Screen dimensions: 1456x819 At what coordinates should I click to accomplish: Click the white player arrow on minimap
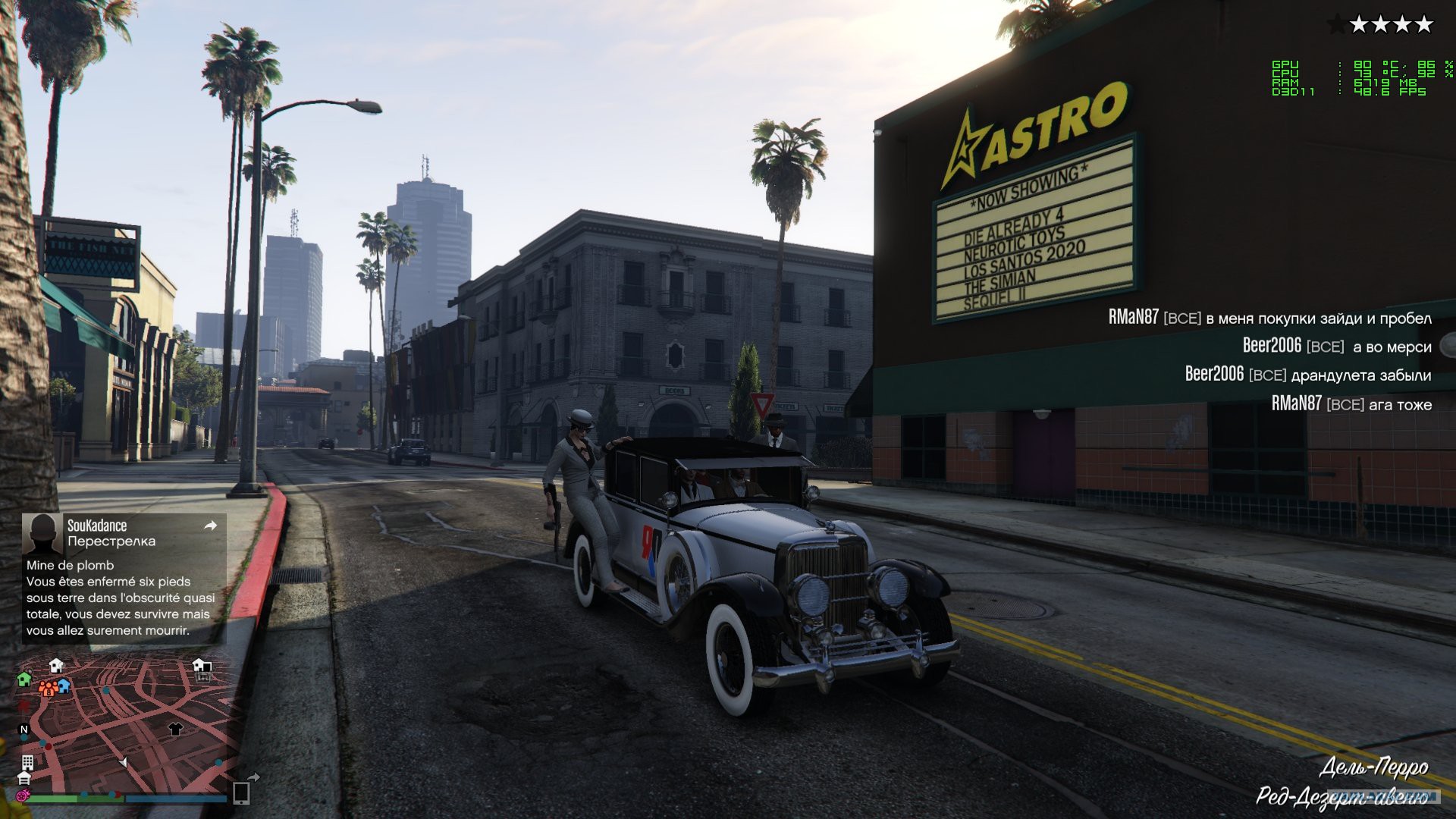tap(123, 762)
